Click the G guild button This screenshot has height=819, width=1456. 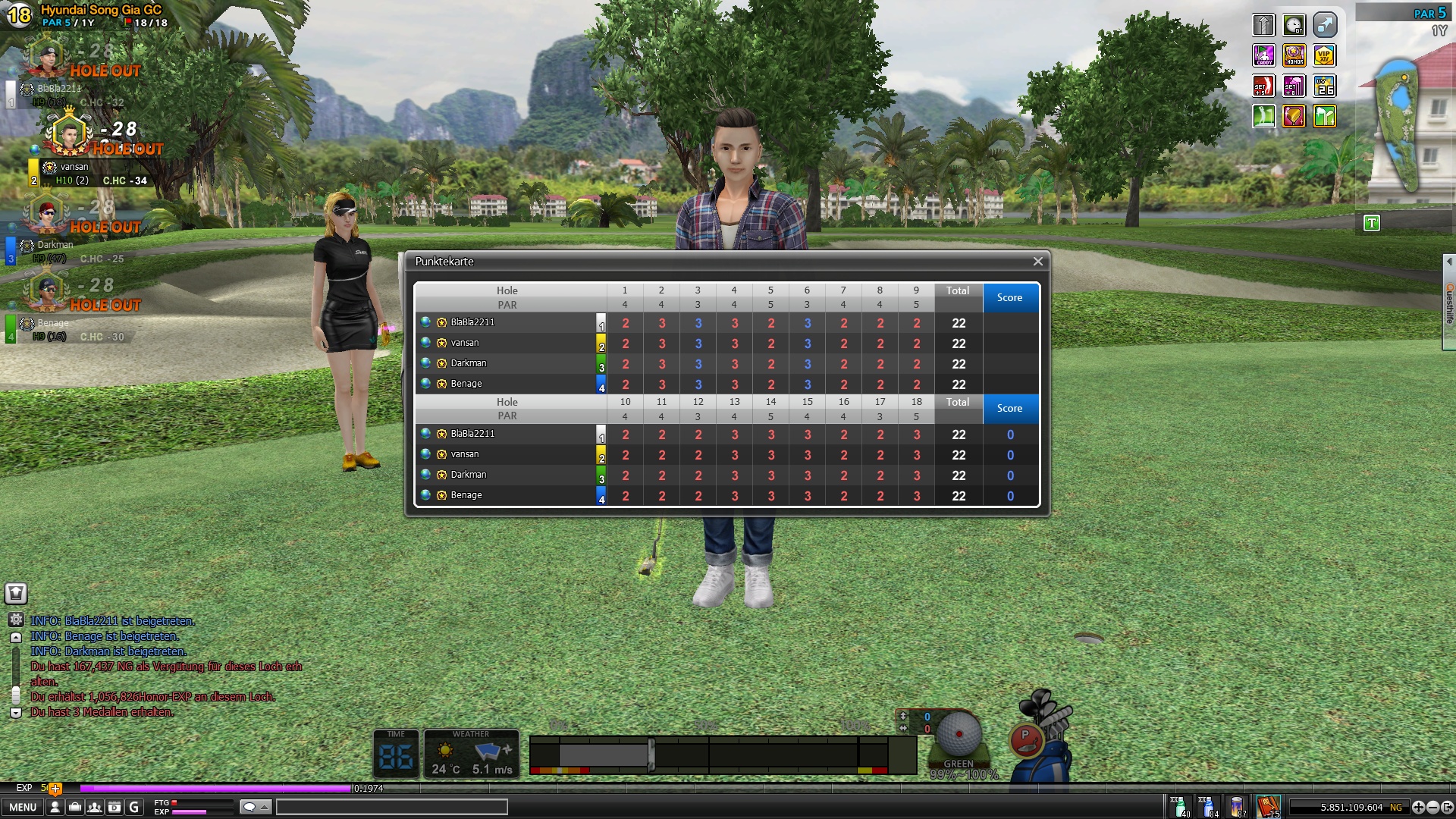point(134,807)
